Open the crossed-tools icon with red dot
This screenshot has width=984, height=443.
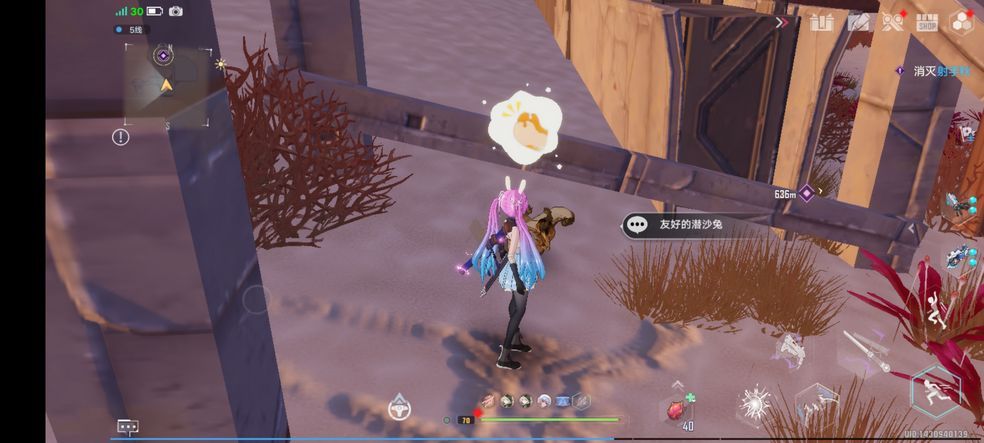pyautogui.click(x=892, y=21)
